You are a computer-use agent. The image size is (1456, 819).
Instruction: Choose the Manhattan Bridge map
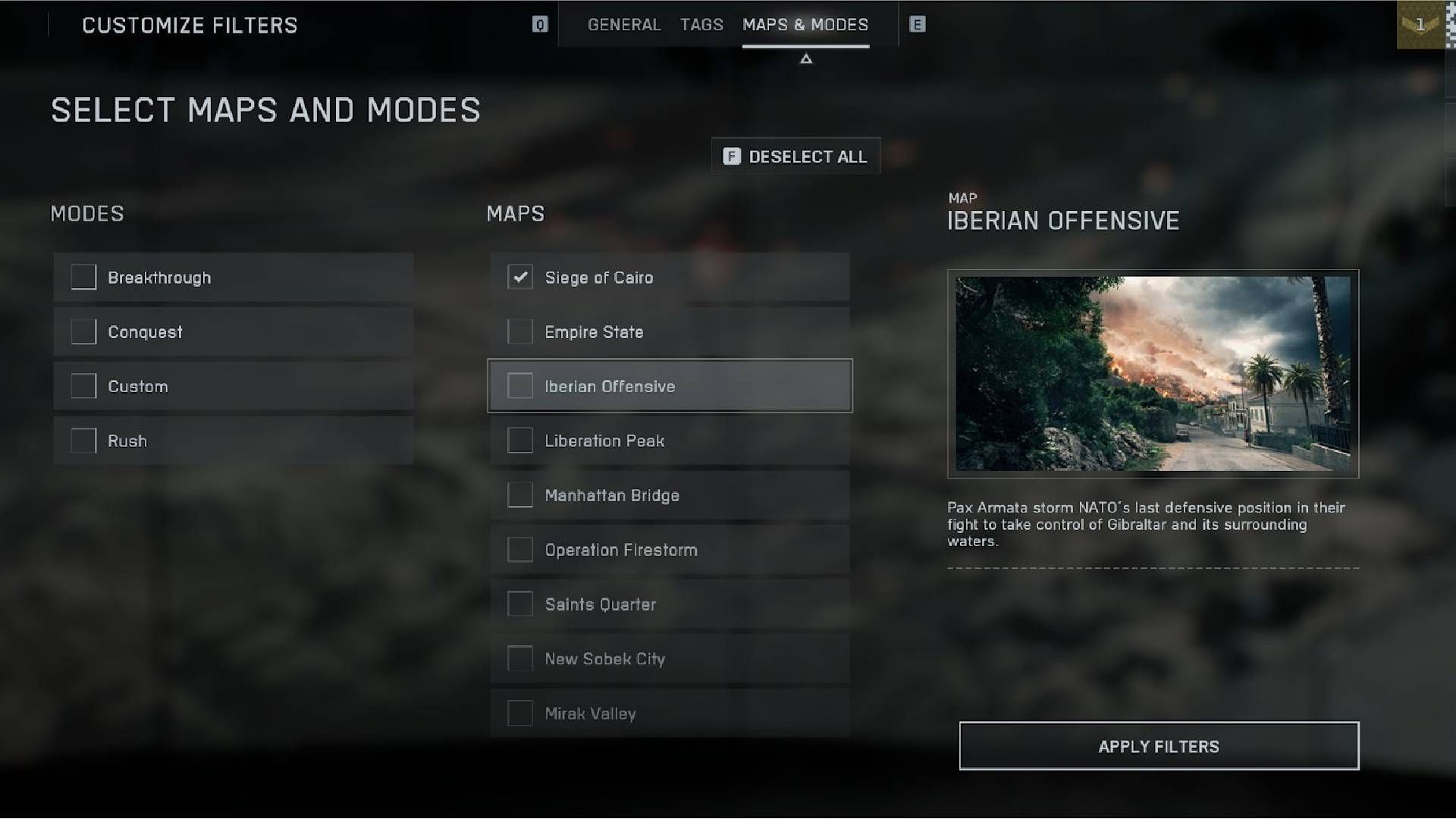[520, 496]
